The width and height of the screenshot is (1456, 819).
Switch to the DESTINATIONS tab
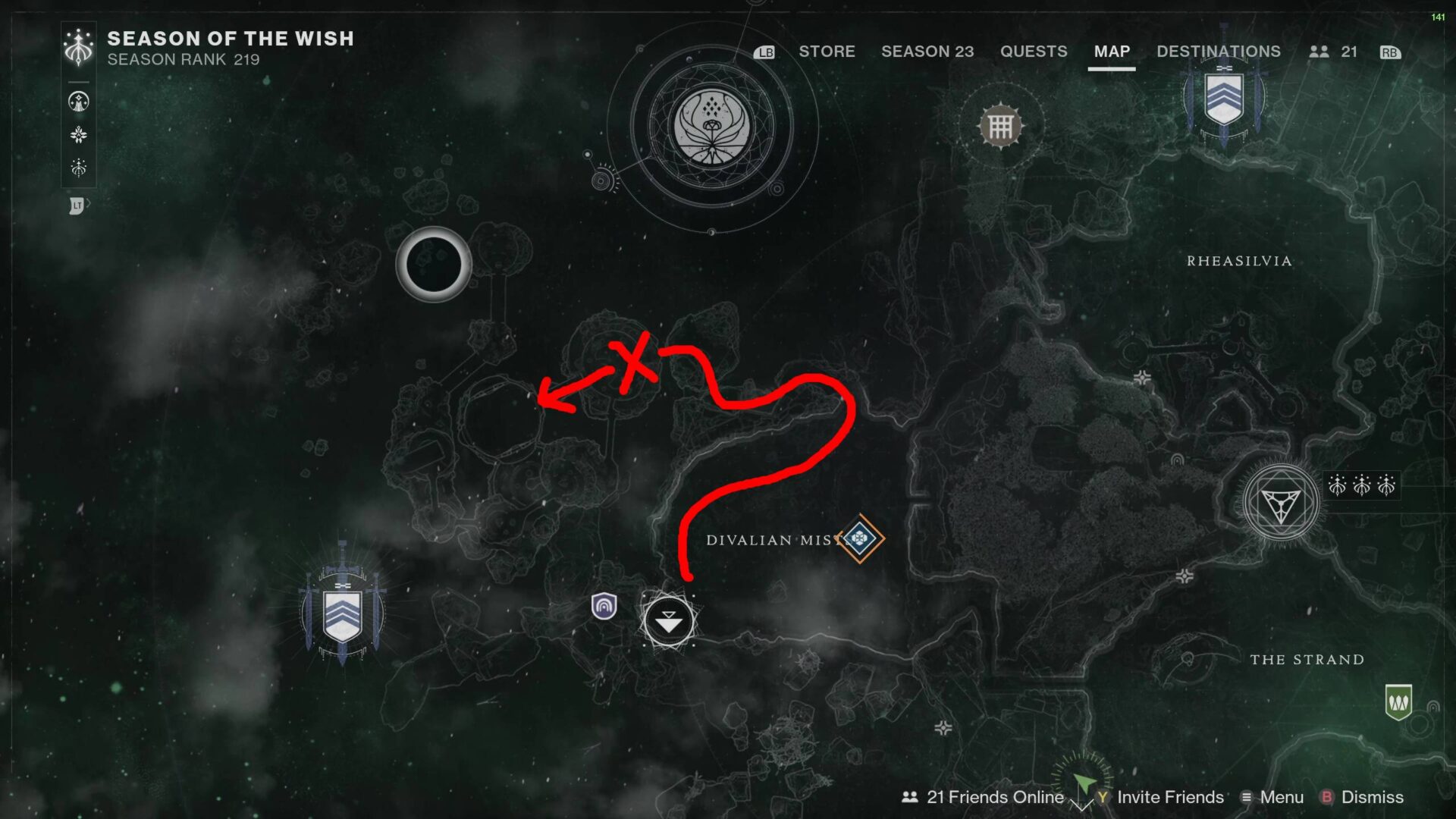tap(1218, 52)
